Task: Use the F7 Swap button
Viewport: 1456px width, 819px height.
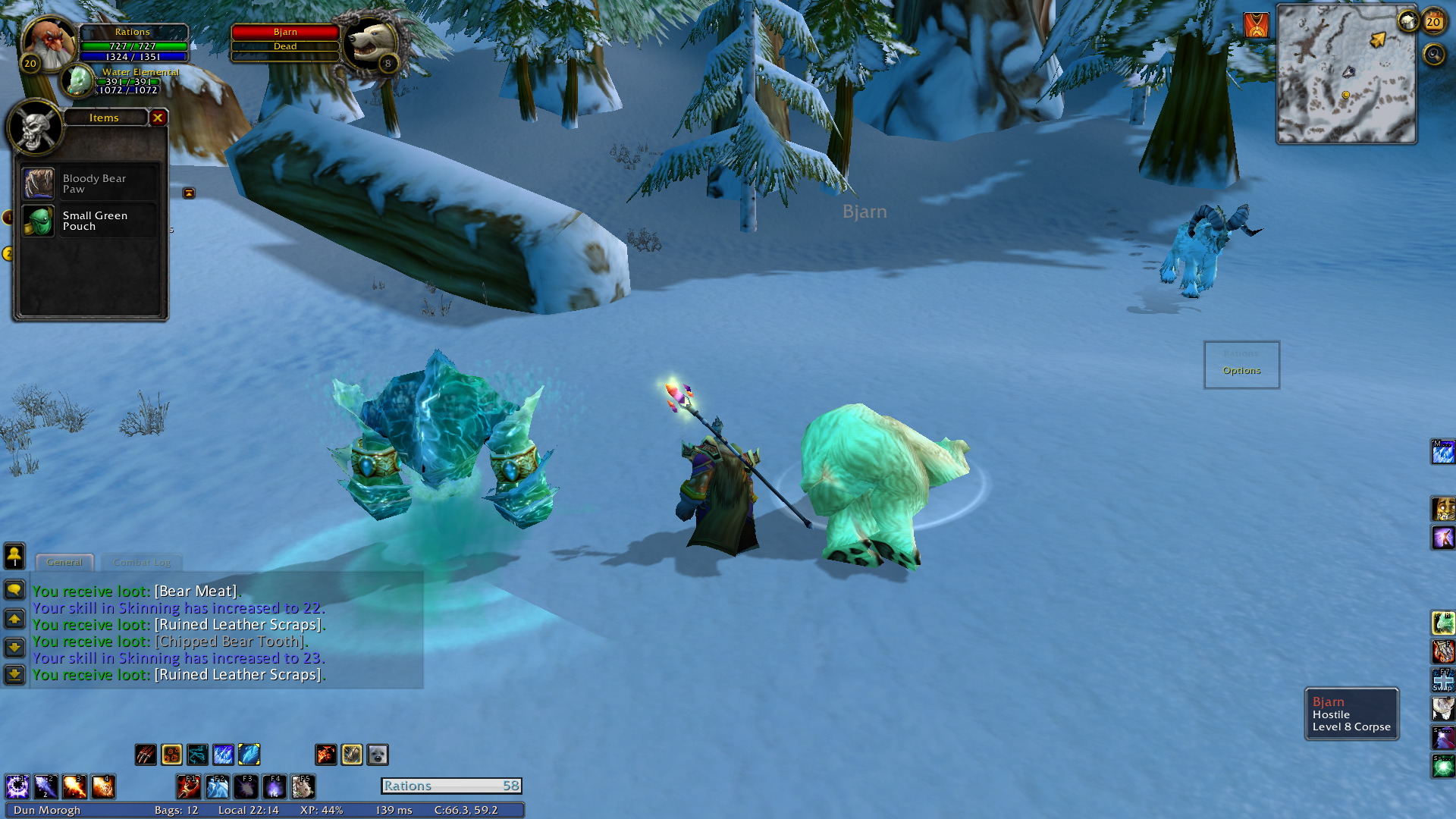Action: point(1442,679)
